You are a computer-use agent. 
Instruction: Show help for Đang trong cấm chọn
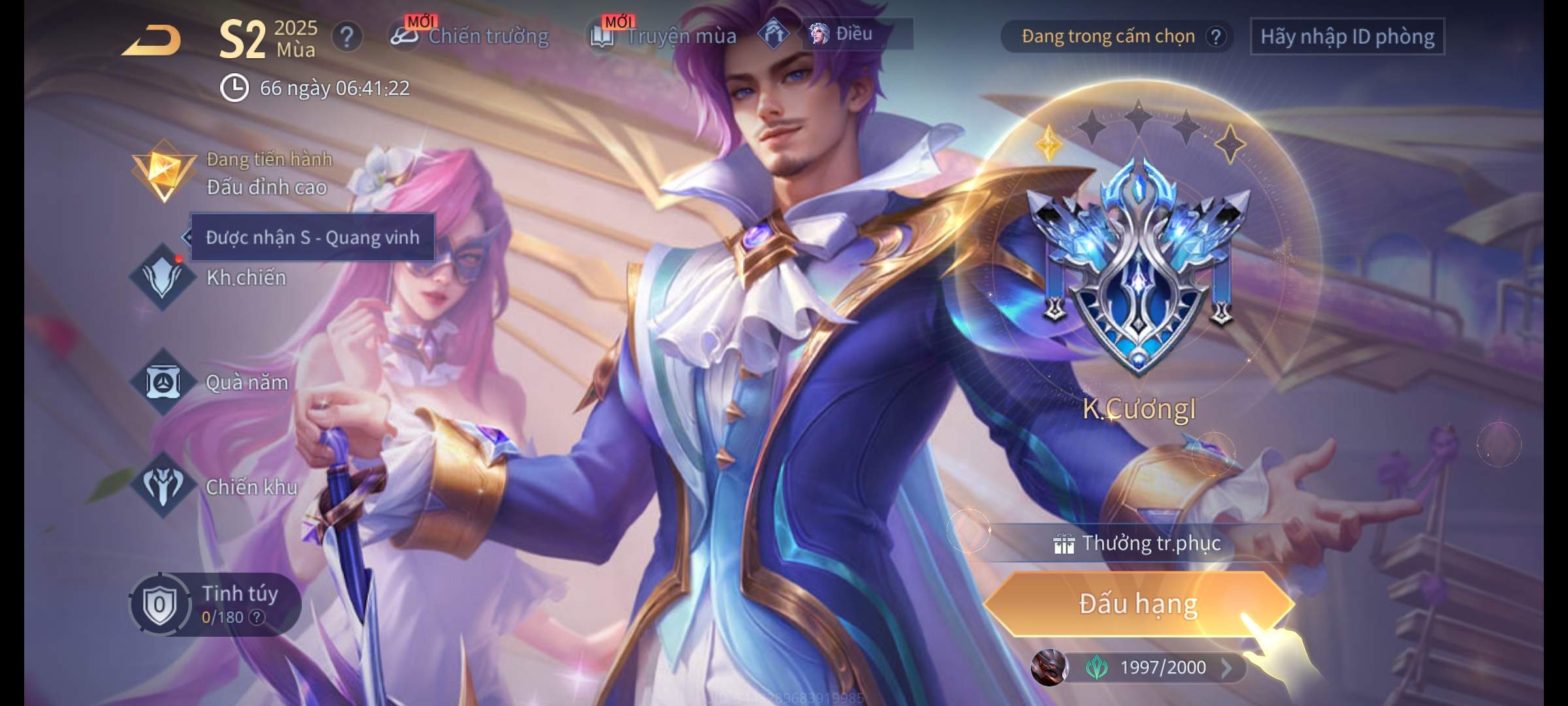coord(1215,37)
